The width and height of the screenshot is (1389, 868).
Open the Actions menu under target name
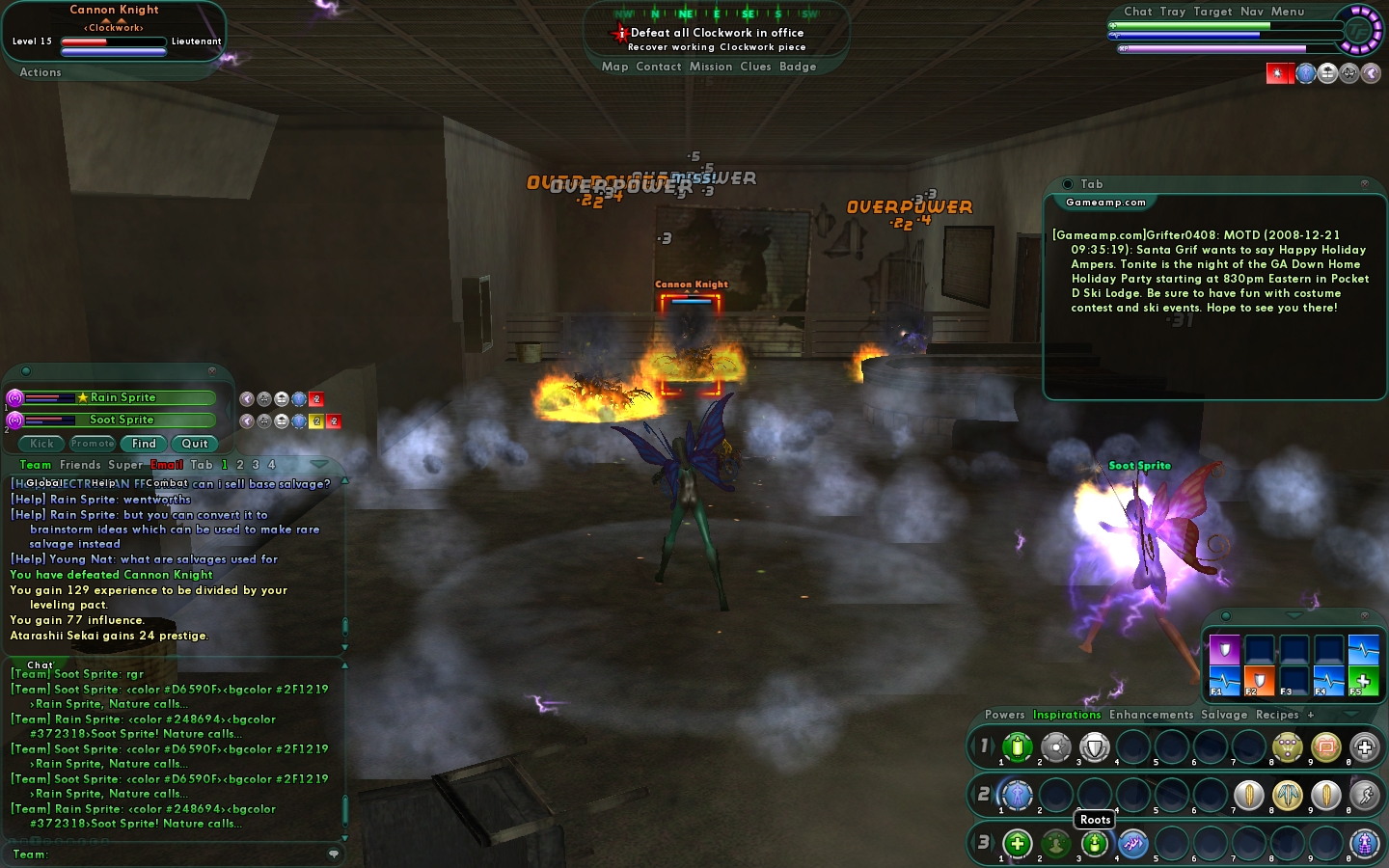tap(41, 72)
